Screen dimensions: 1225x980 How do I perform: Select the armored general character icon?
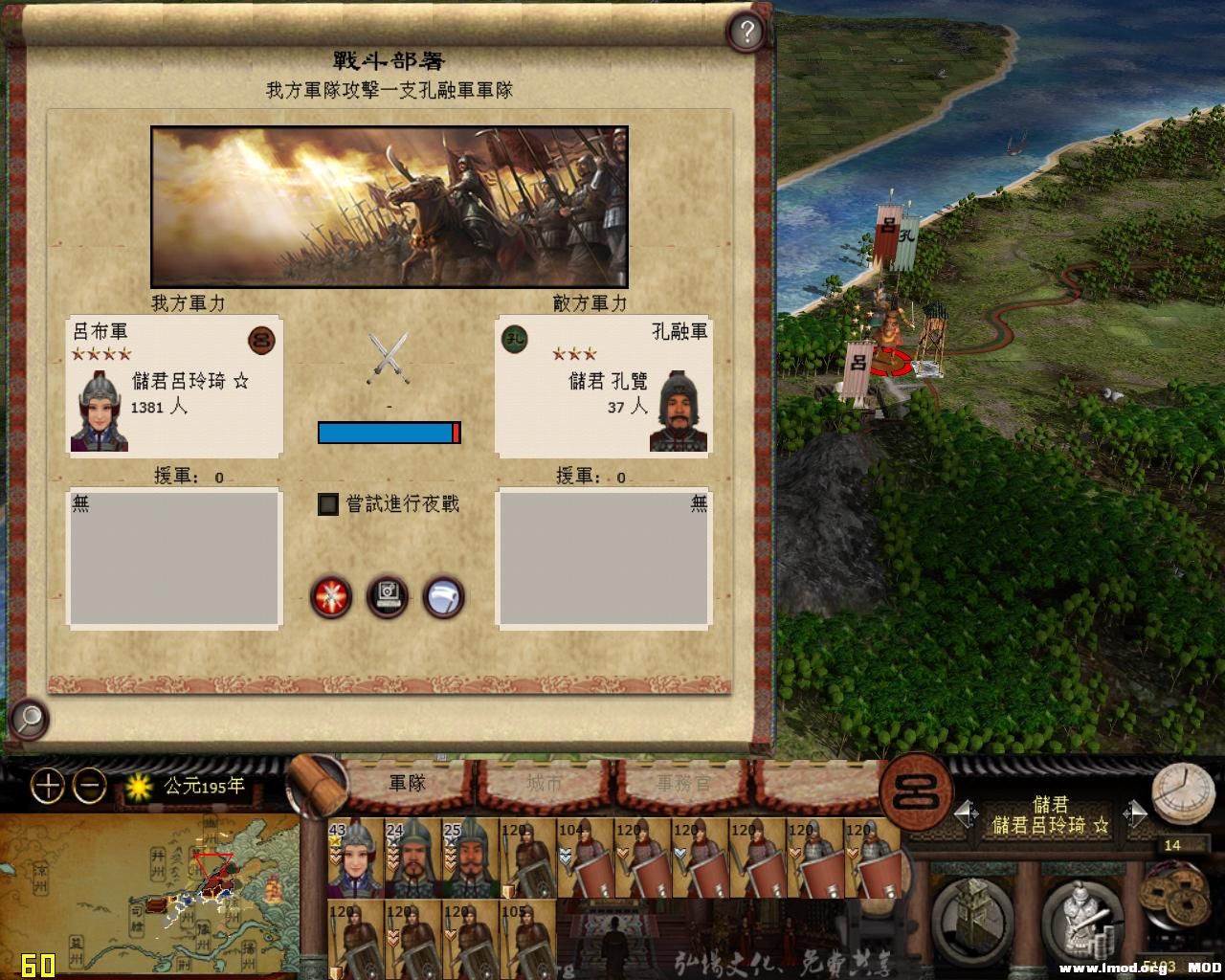click(1080, 919)
